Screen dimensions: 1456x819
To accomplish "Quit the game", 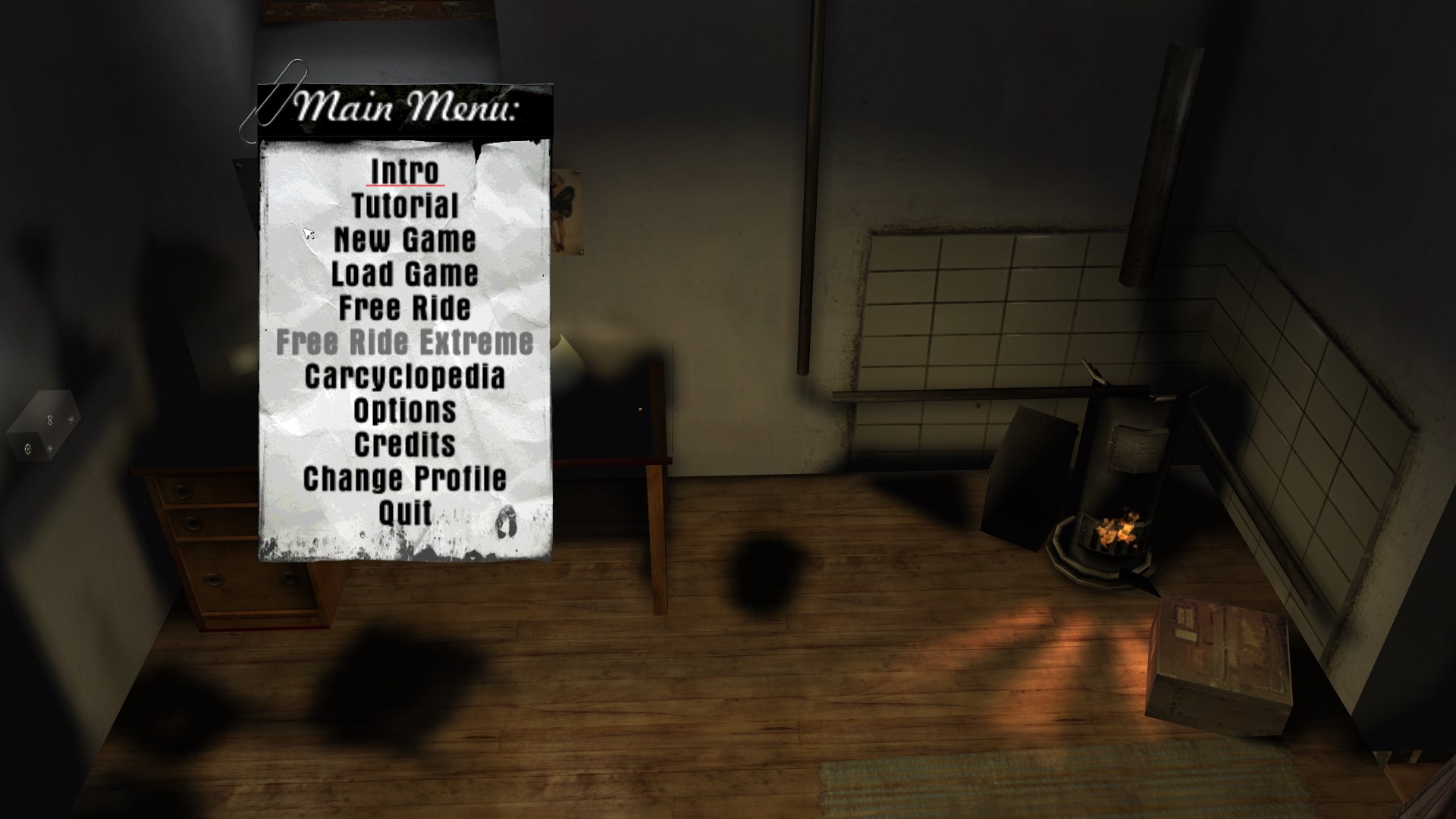I will (404, 513).
